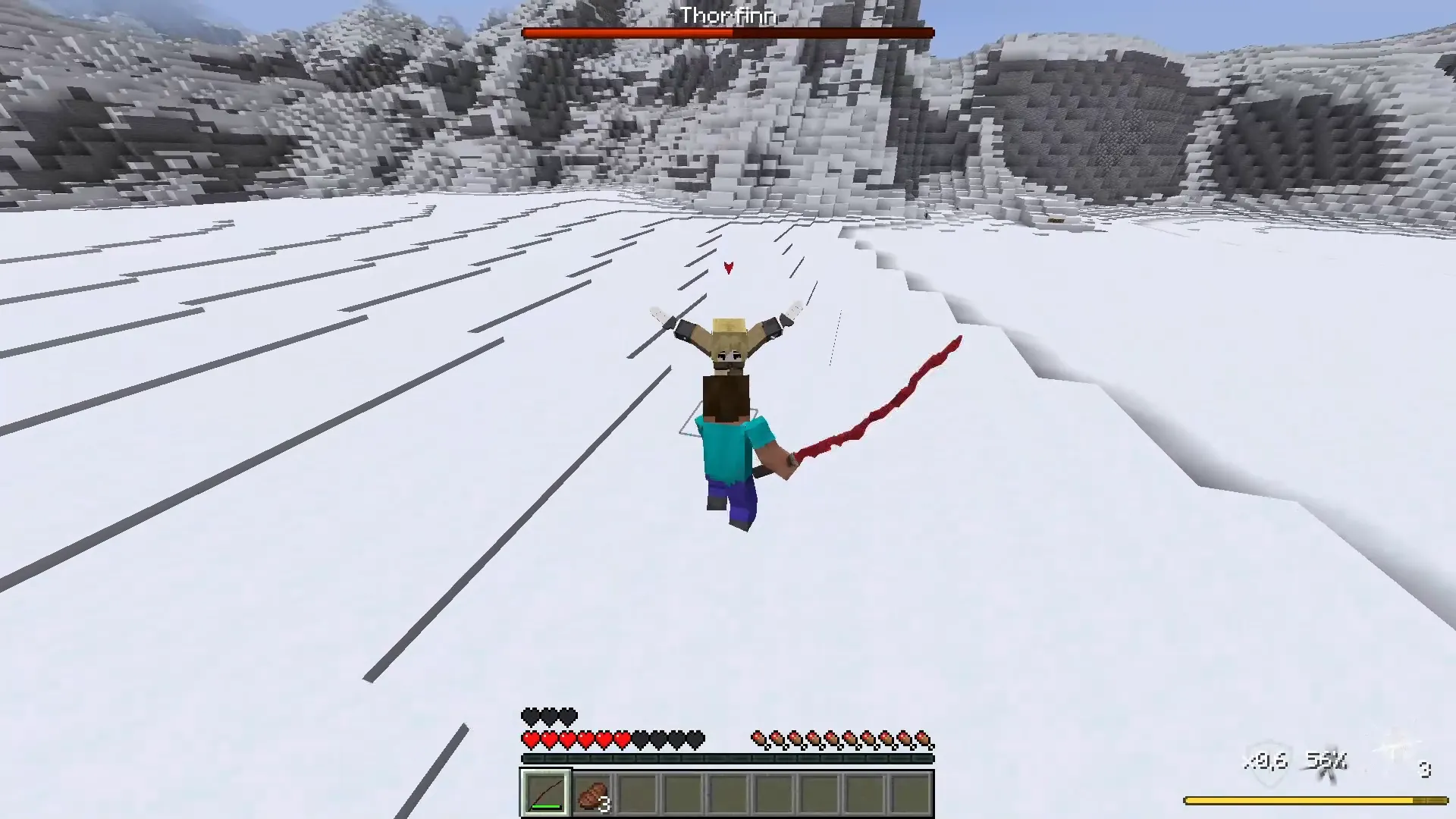Click the experience bar above the hotbar

(727, 758)
